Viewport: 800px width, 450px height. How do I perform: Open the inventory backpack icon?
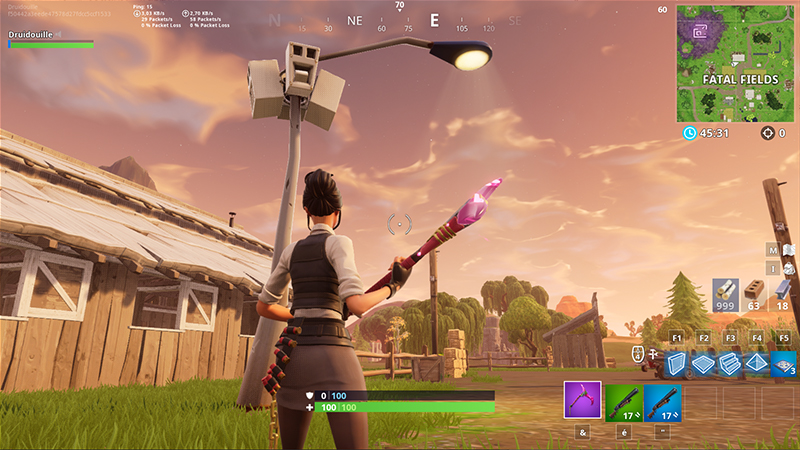click(789, 268)
